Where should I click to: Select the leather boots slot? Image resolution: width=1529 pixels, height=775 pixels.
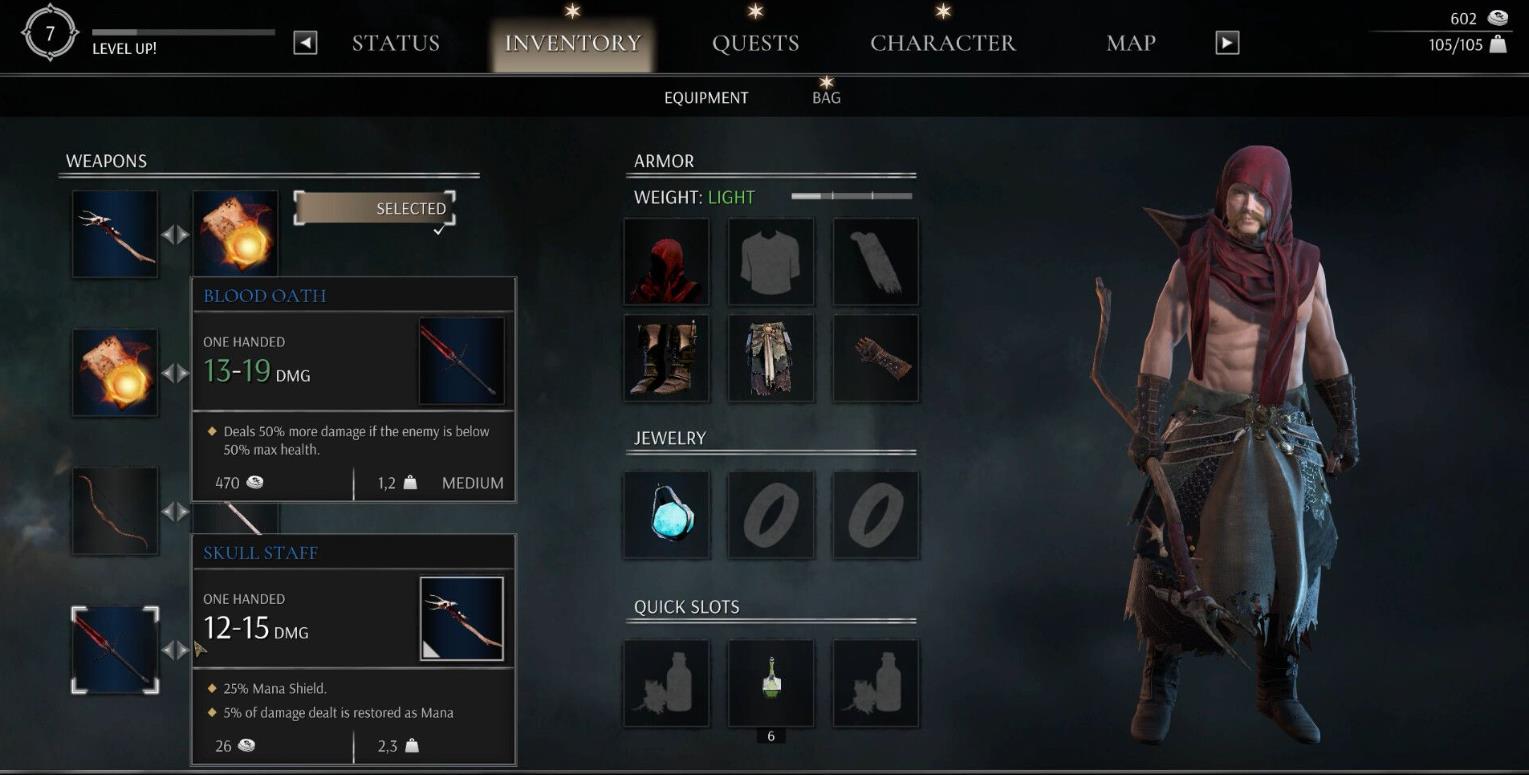(x=667, y=358)
